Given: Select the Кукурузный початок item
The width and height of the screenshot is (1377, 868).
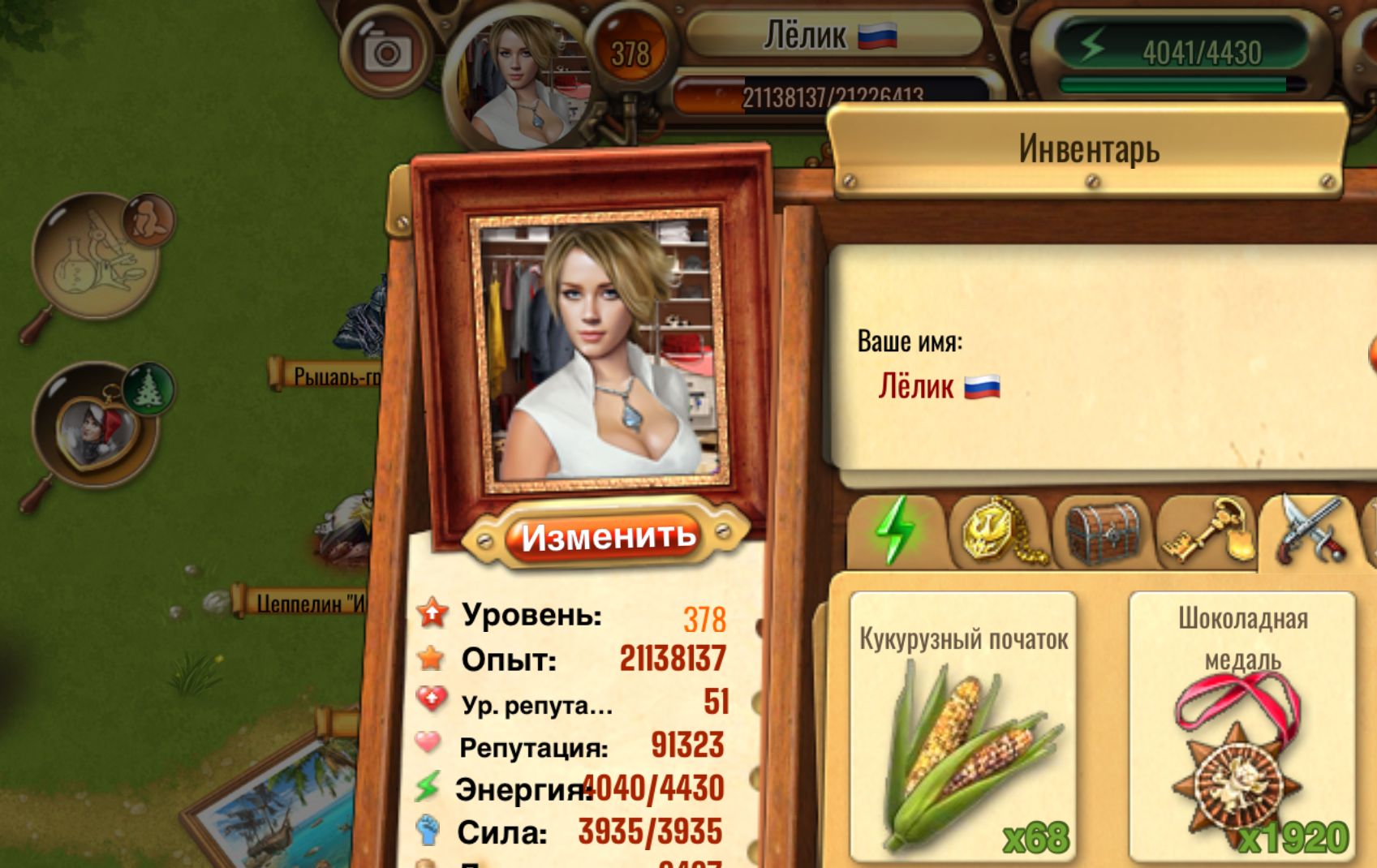Looking at the screenshot, I should pyautogui.click(x=963, y=726).
